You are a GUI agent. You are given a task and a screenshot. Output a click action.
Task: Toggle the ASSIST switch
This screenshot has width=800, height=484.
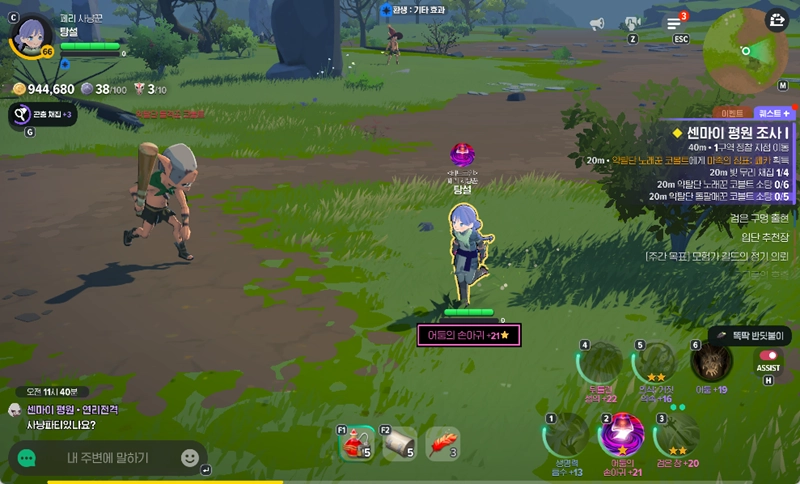(x=769, y=355)
